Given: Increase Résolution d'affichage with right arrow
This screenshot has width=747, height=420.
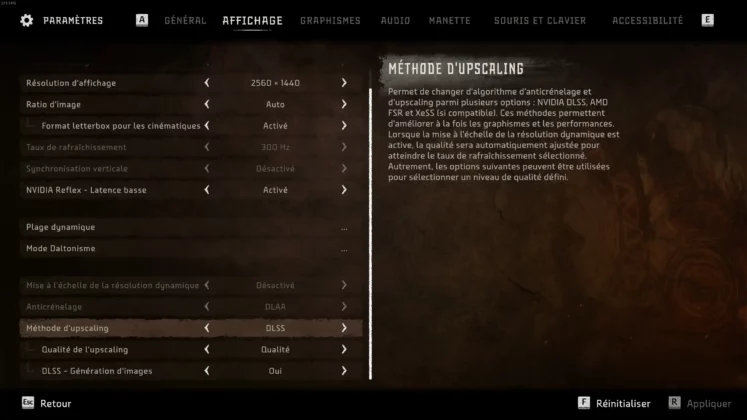Looking at the screenshot, I should point(344,83).
